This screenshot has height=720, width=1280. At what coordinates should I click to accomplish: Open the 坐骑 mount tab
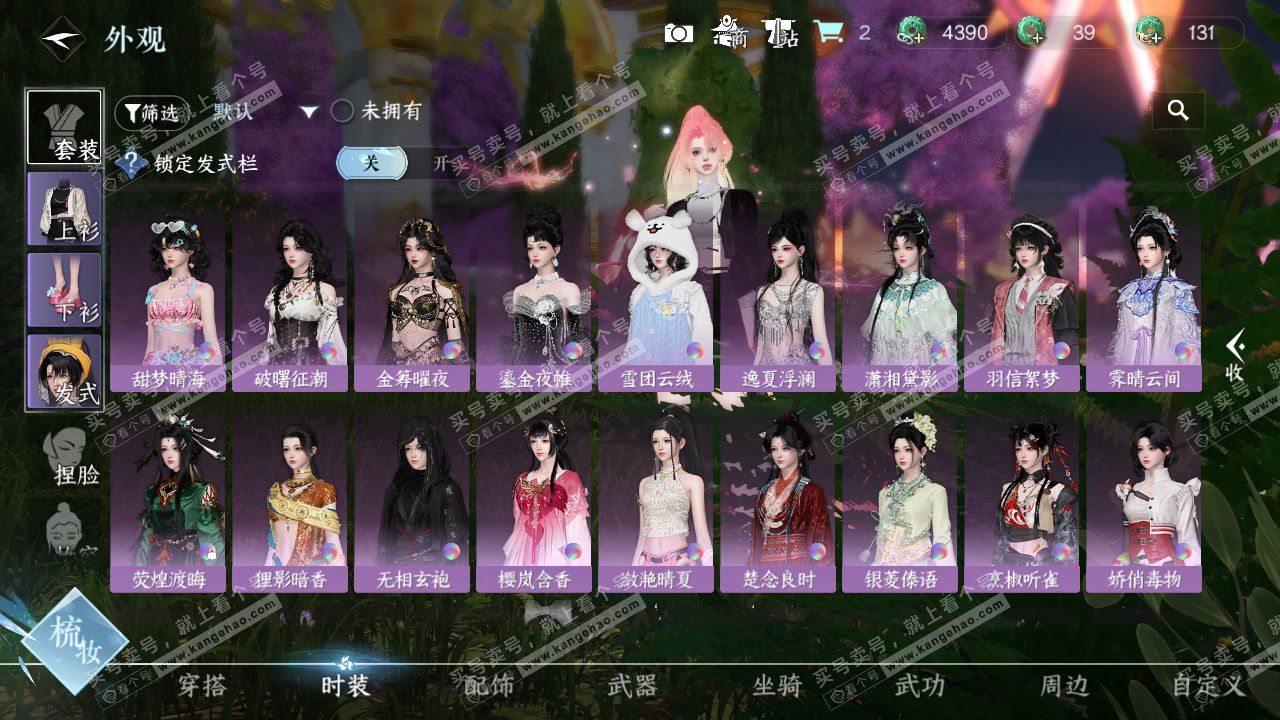tap(777, 685)
